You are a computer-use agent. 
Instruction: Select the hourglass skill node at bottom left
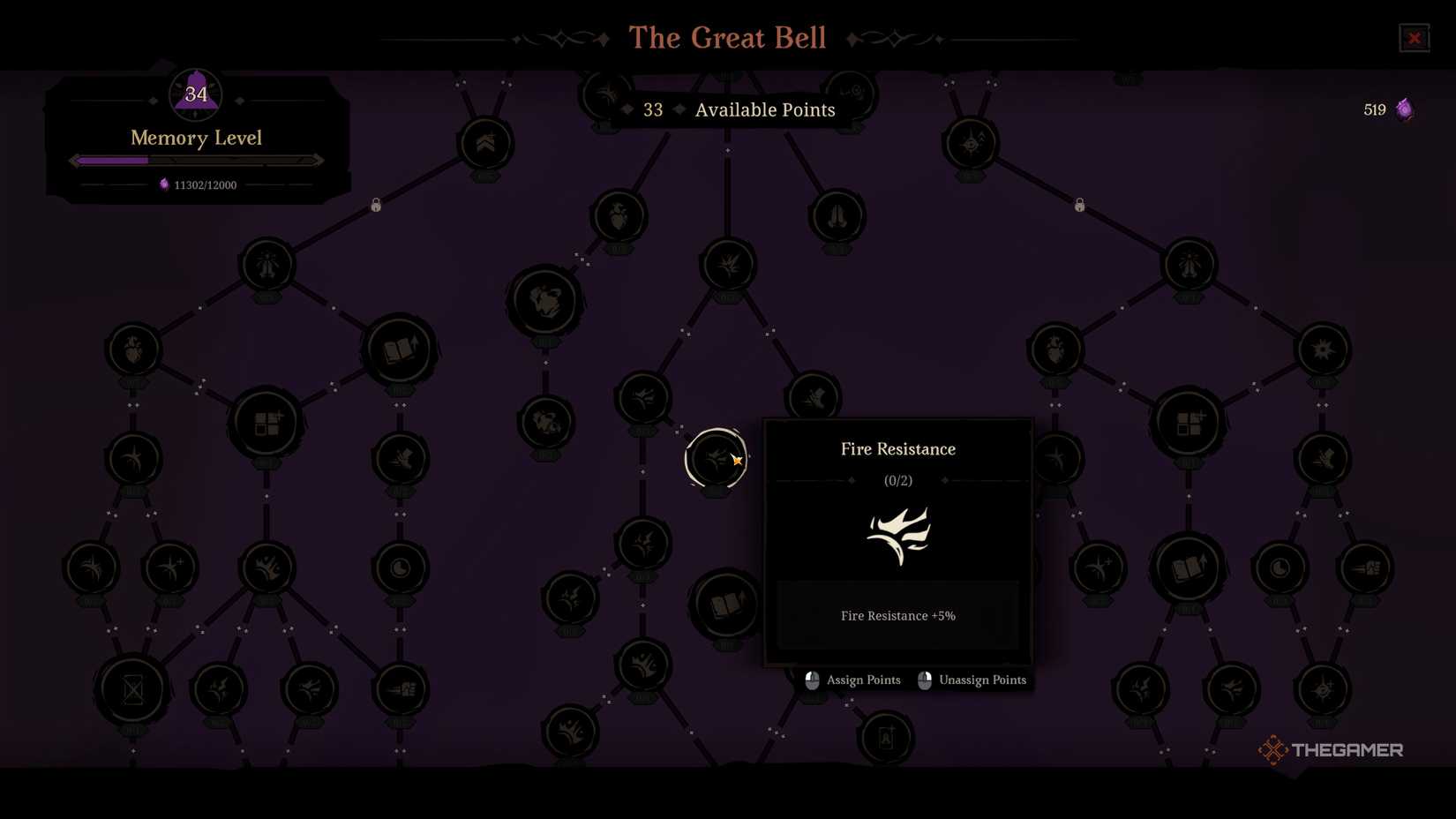[x=132, y=689]
